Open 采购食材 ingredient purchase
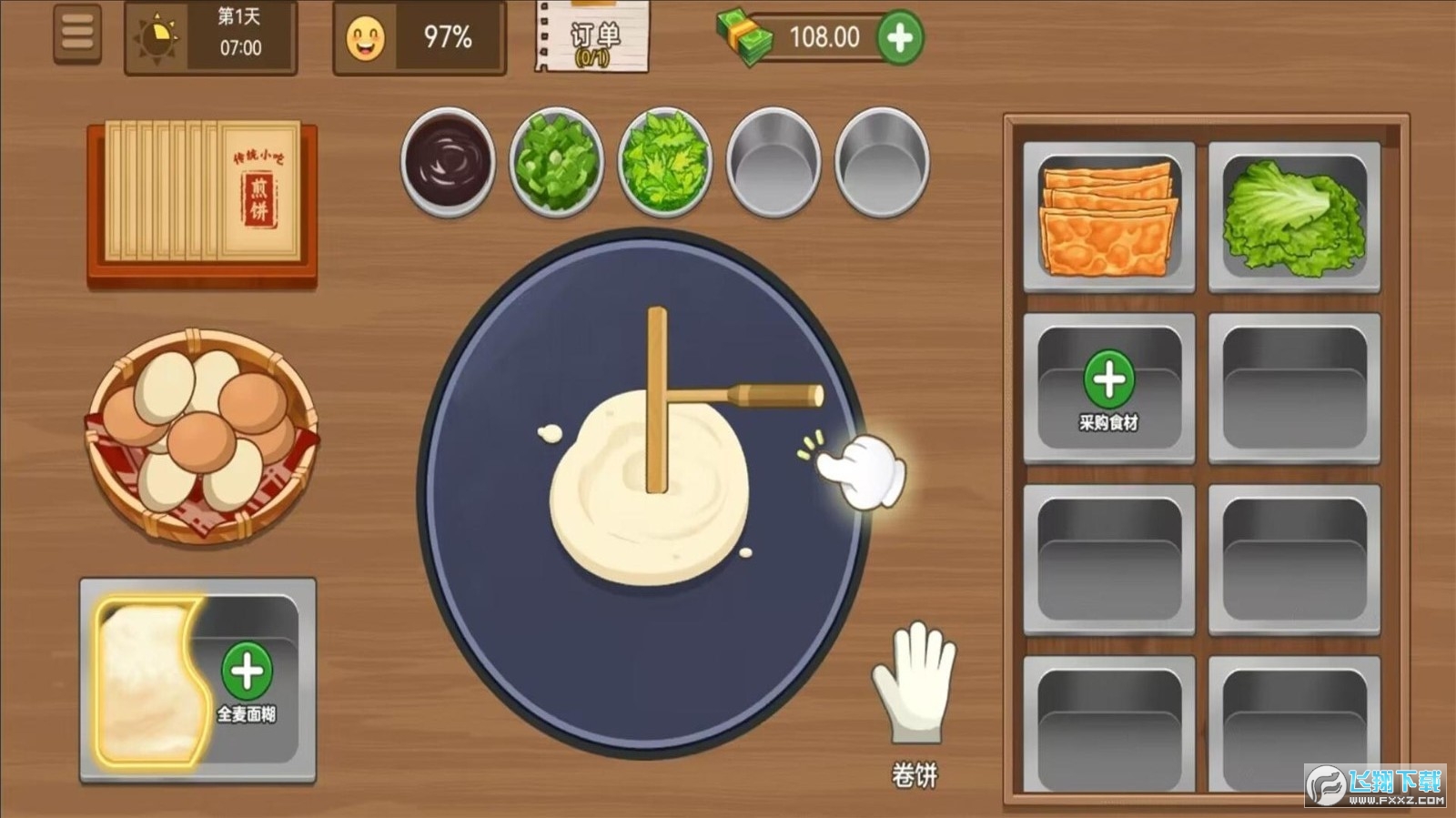The width and height of the screenshot is (1456, 818). (x=1108, y=380)
